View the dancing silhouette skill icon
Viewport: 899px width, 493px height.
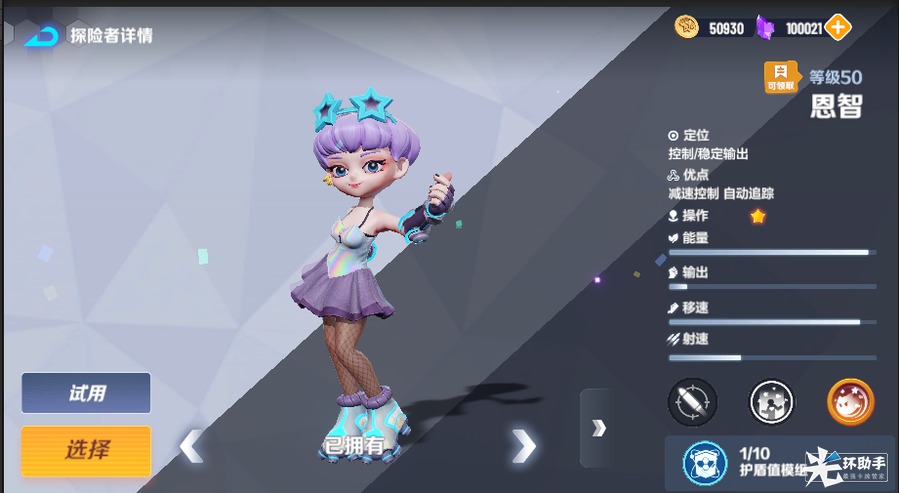[771, 402]
